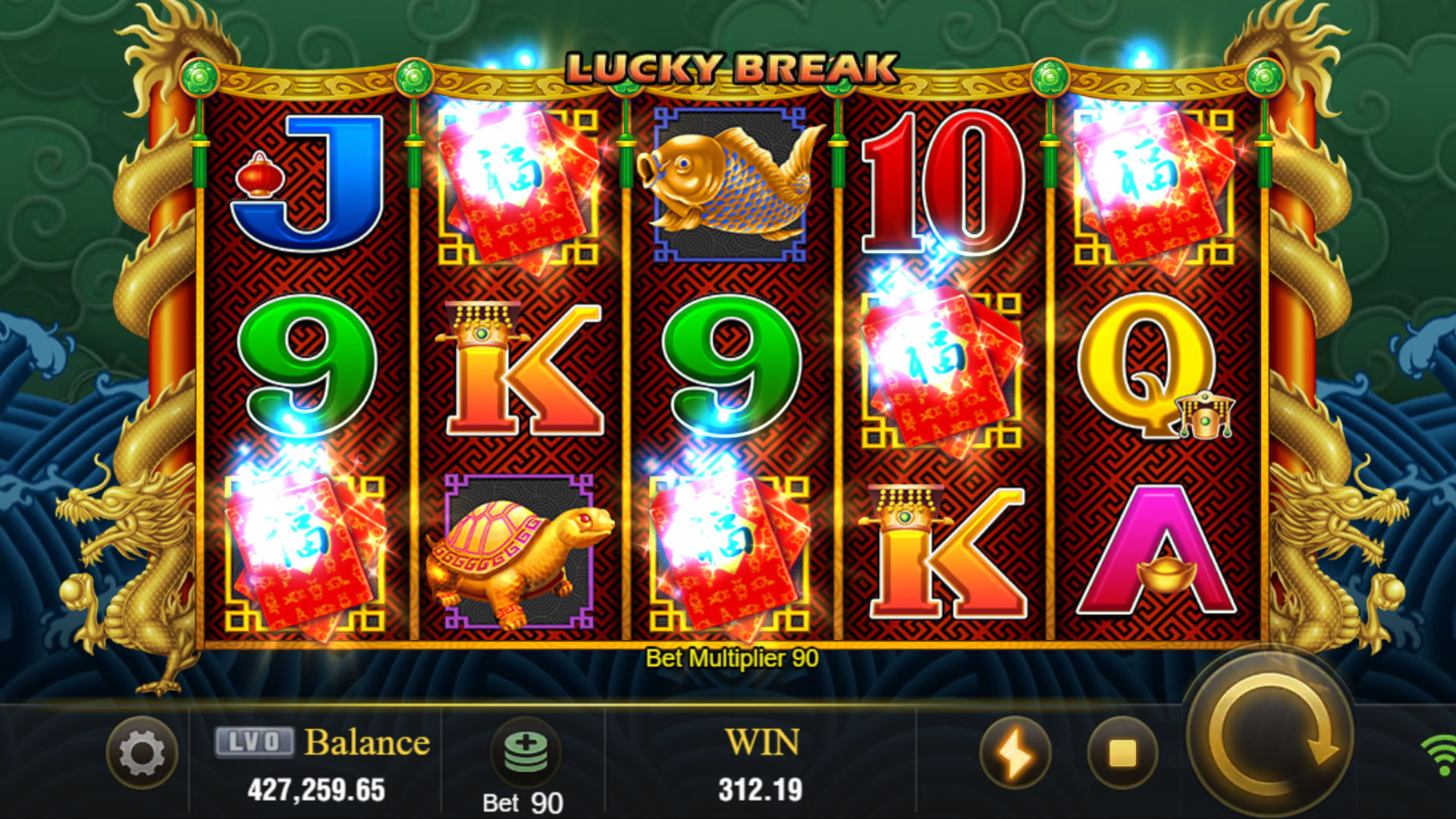Image resolution: width=1456 pixels, height=819 pixels.
Task: Click the golden turtle symbol on reel two
Action: pos(517,553)
